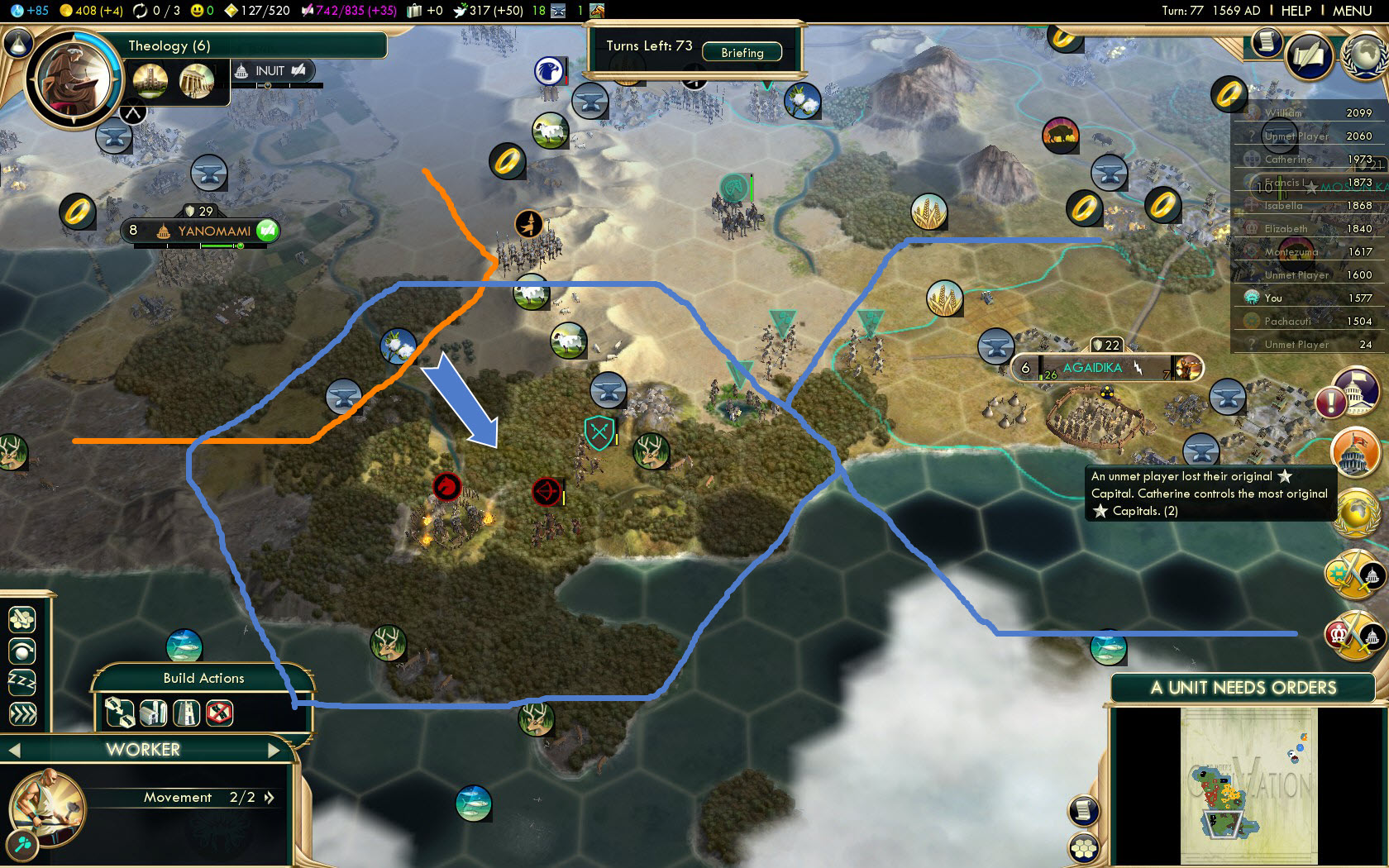Open the MENU in the top bar
The width and height of the screenshot is (1389, 868).
[x=1352, y=11]
